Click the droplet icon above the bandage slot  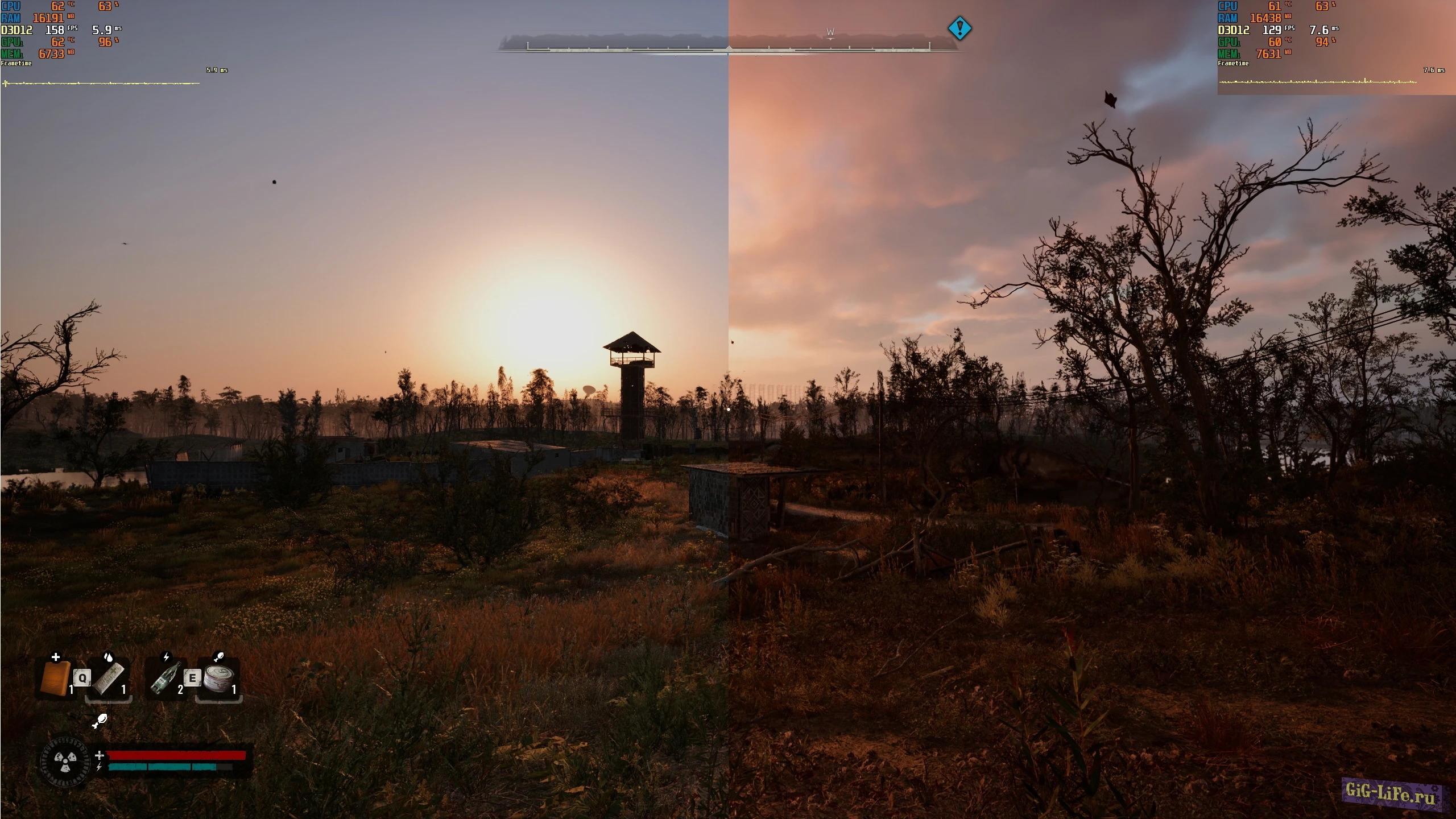click(108, 657)
